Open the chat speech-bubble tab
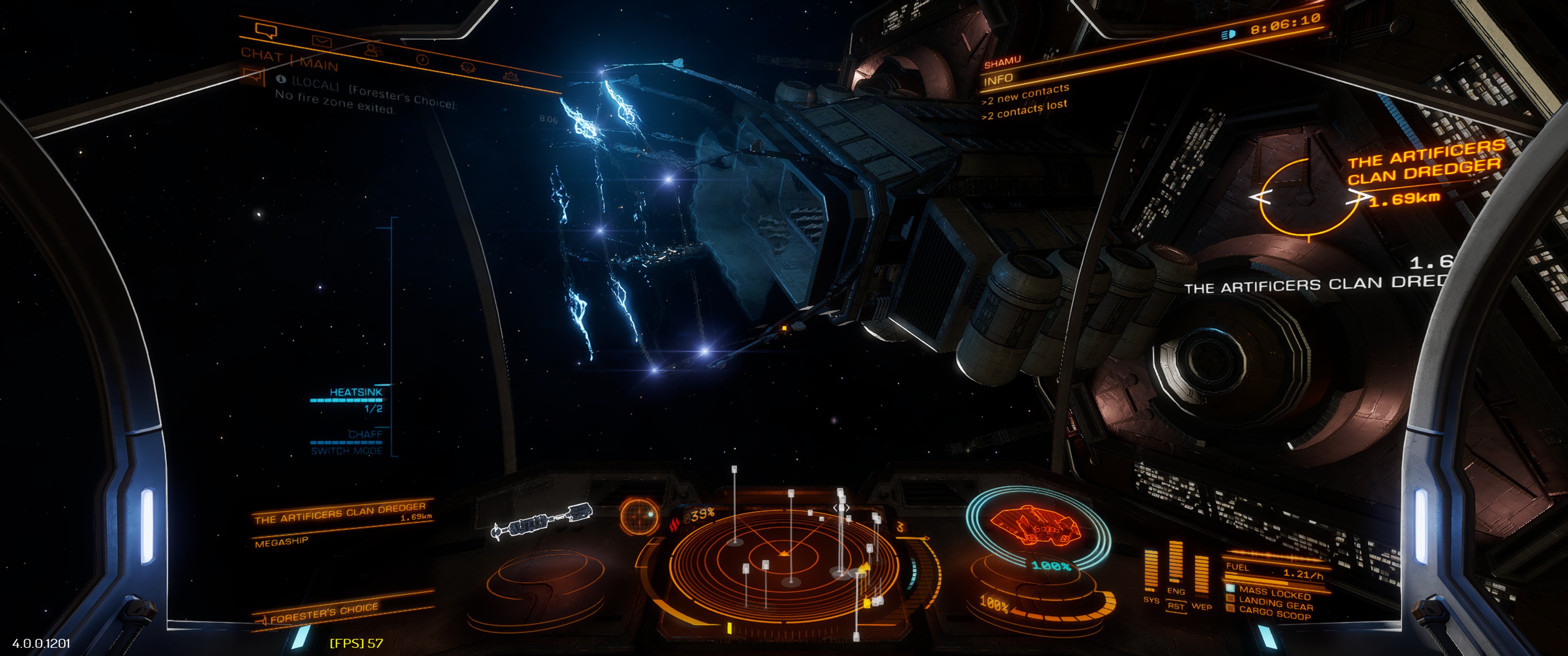Viewport: 1568px width, 656px height. pos(267,31)
